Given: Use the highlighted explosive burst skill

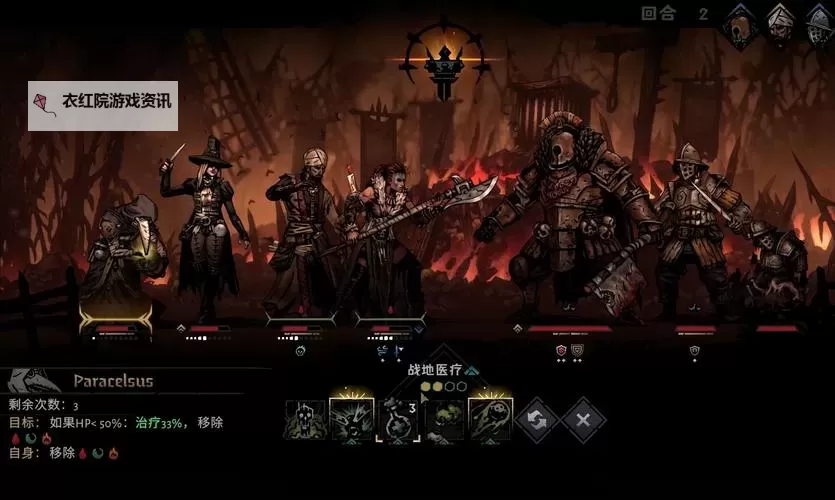Looking at the screenshot, I should (352, 420).
